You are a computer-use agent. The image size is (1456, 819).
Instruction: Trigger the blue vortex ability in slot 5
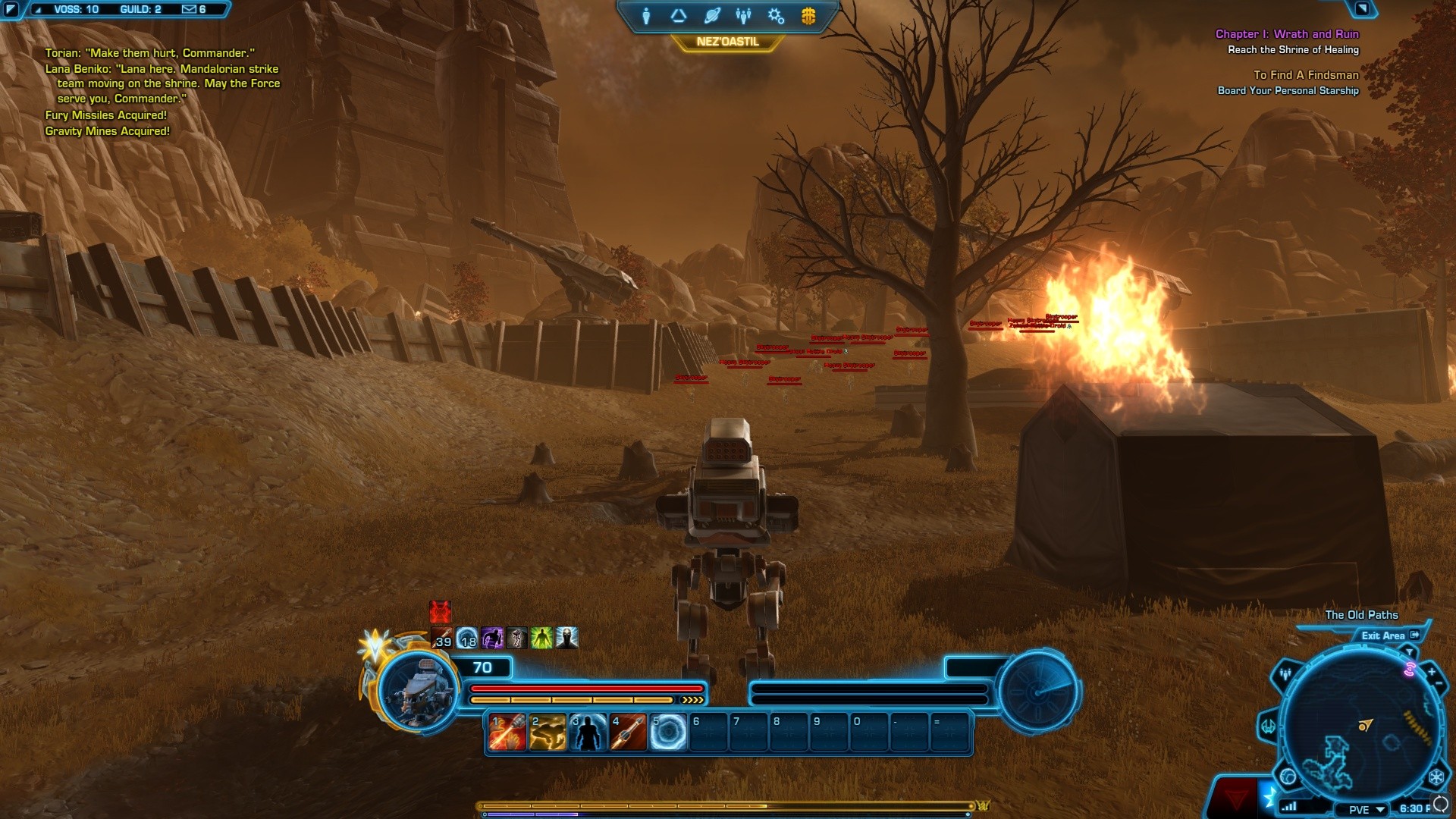pyautogui.click(x=668, y=733)
